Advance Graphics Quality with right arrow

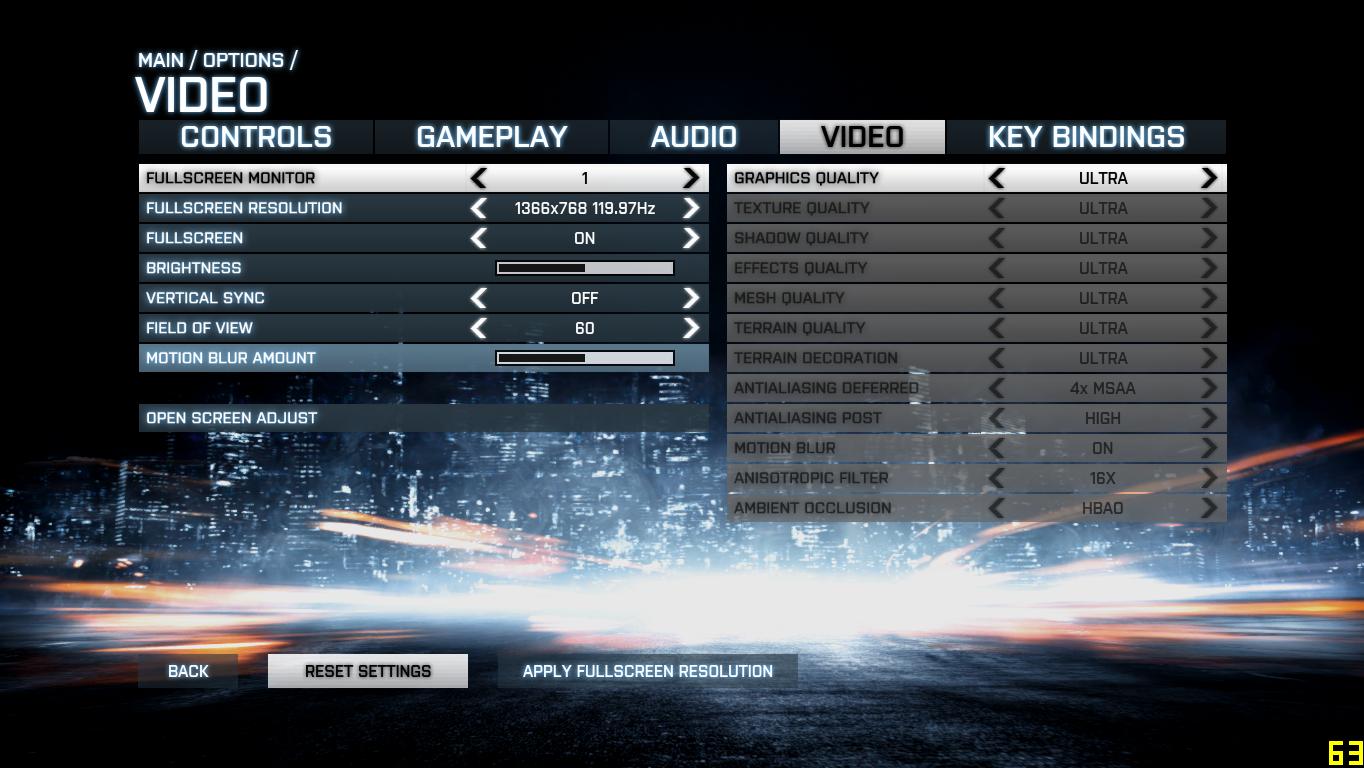click(x=1209, y=178)
